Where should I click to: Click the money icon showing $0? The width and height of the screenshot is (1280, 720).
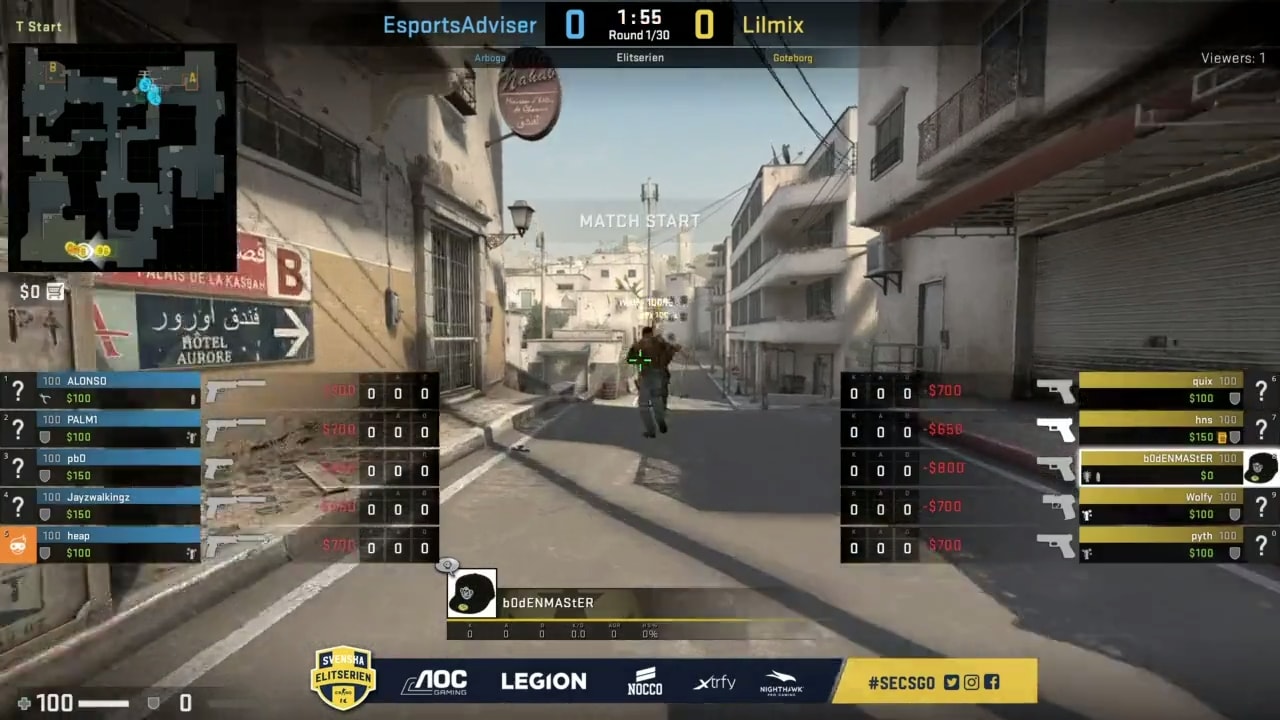[x=40, y=291]
